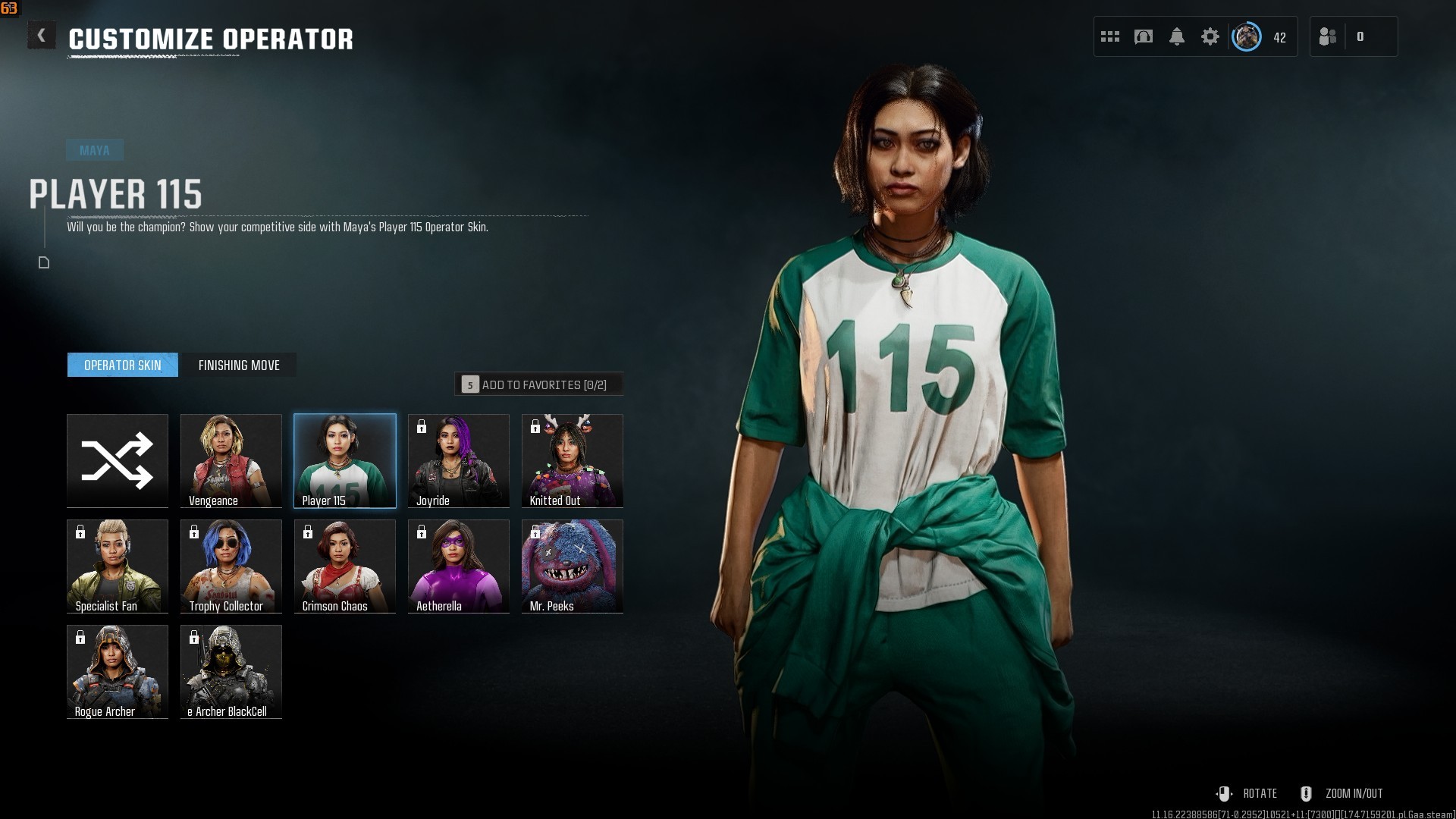This screenshot has height=819, width=1456.
Task: Choose the Crimson Chaos skin
Action: [x=345, y=566]
